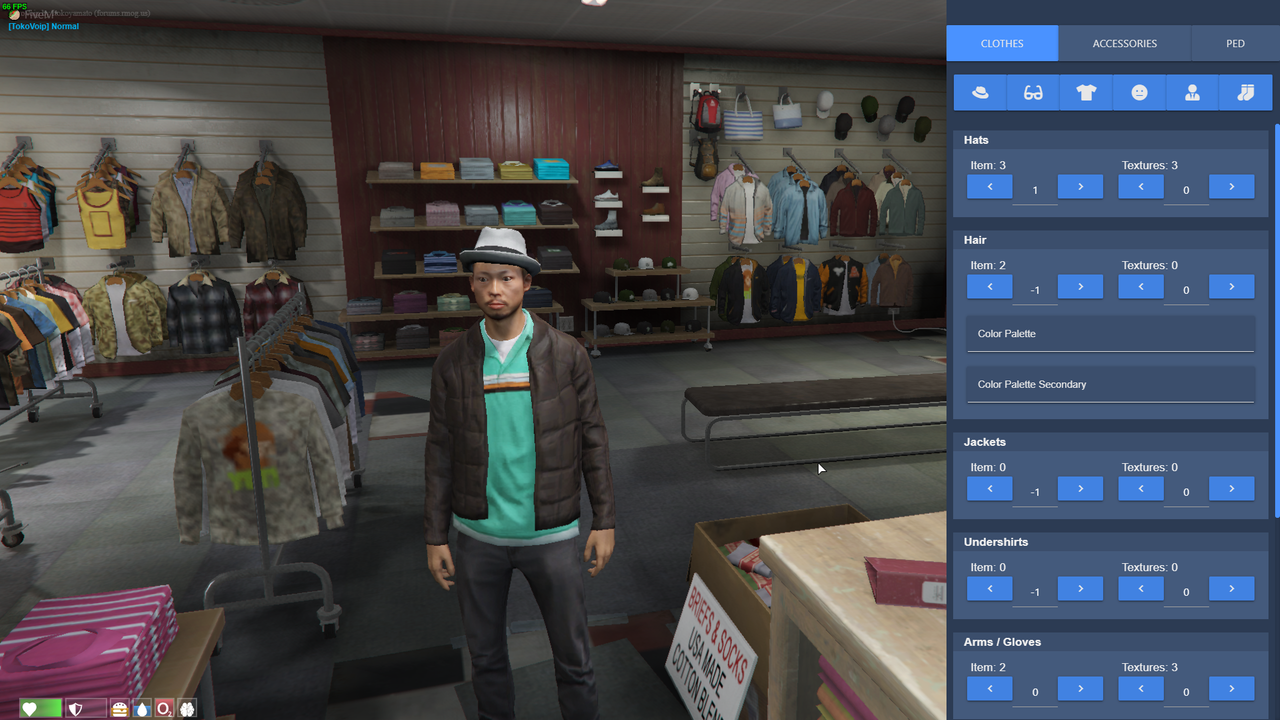This screenshot has width=1280, height=720.
Task: Advance to next Arms / Gloves texture
Action: pos(1231,689)
